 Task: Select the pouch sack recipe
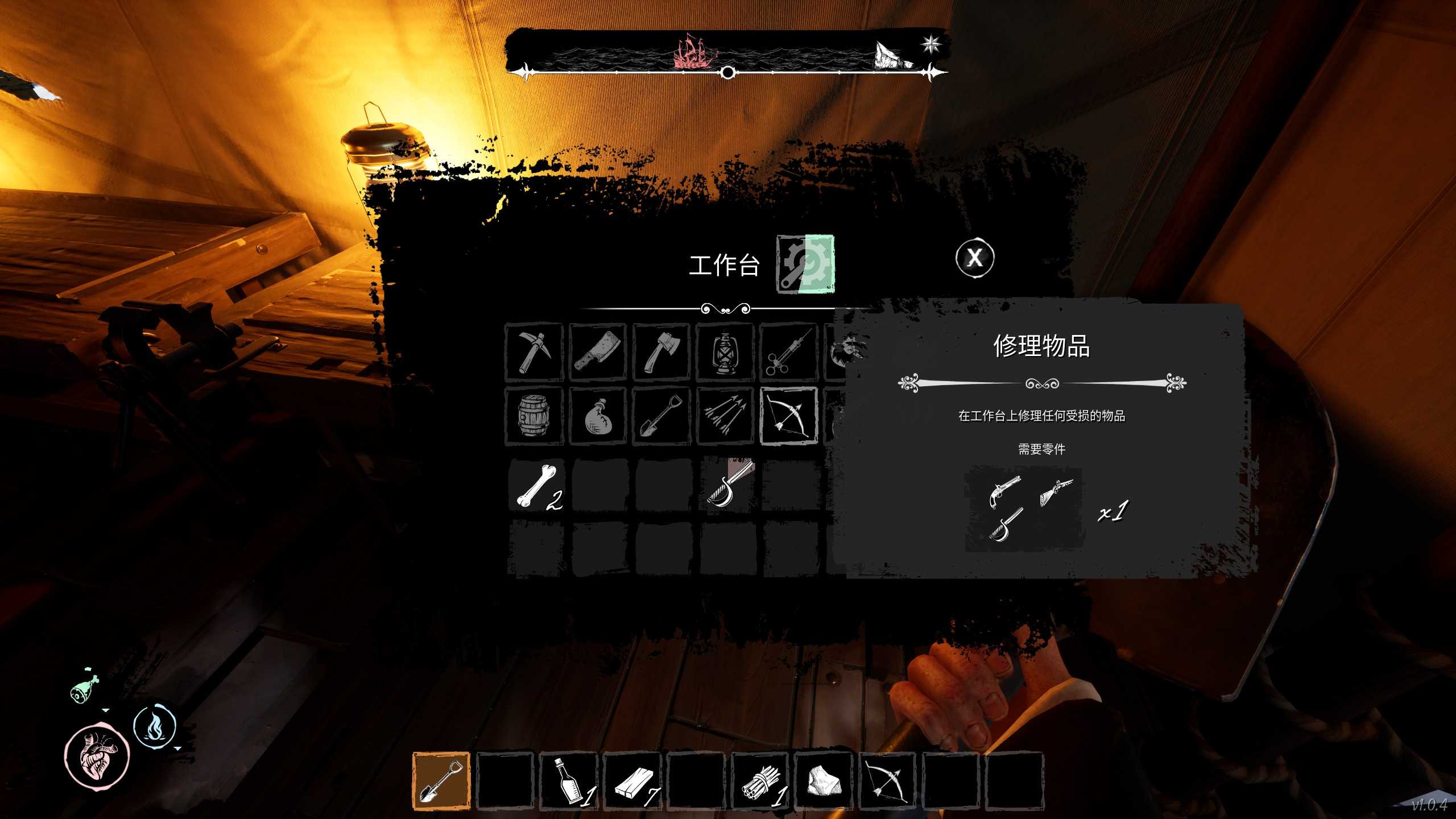click(597, 416)
